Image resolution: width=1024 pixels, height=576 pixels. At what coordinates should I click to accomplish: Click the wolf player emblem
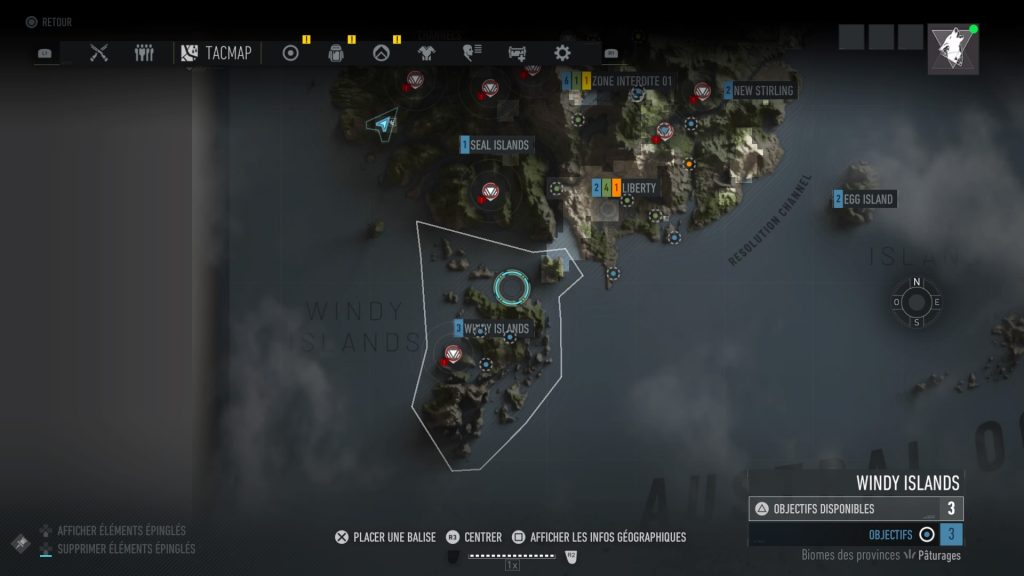pos(952,48)
